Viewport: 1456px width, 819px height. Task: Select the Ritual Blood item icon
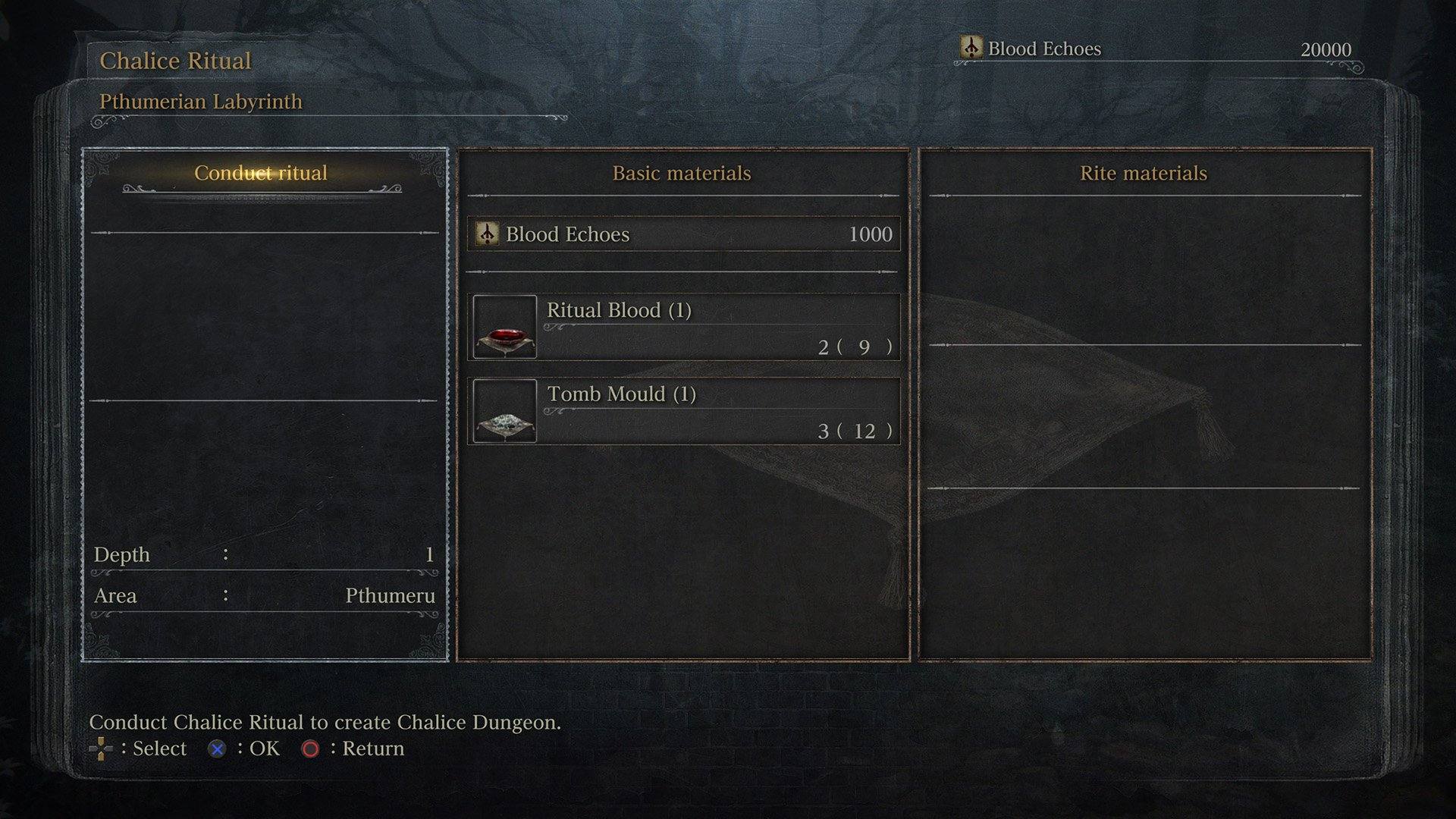click(x=504, y=327)
